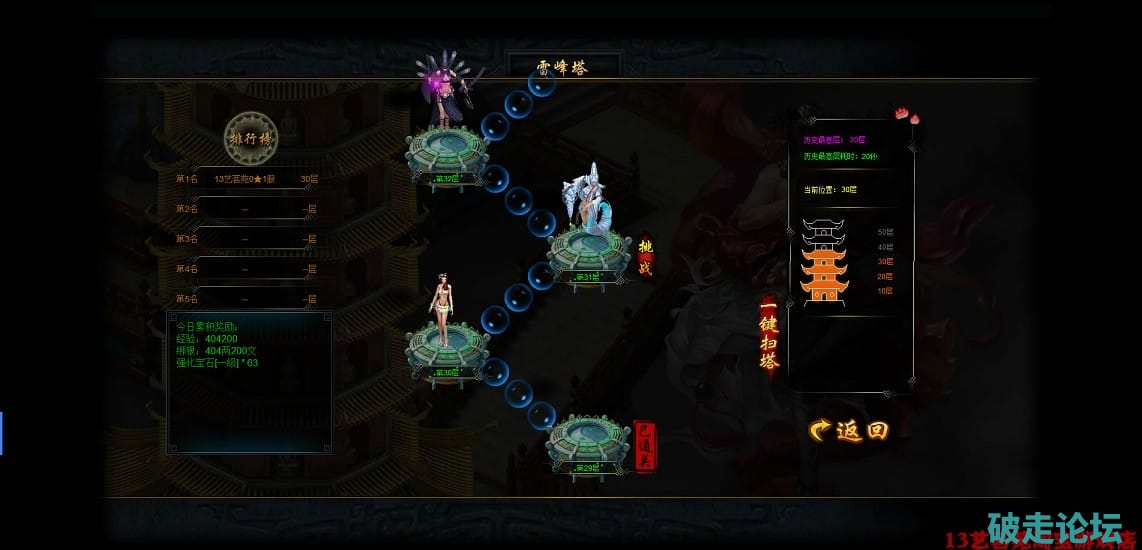The width and height of the screenshot is (1142, 550).
Task: Click the orange pagoda progress icon
Action: click(824, 261)
